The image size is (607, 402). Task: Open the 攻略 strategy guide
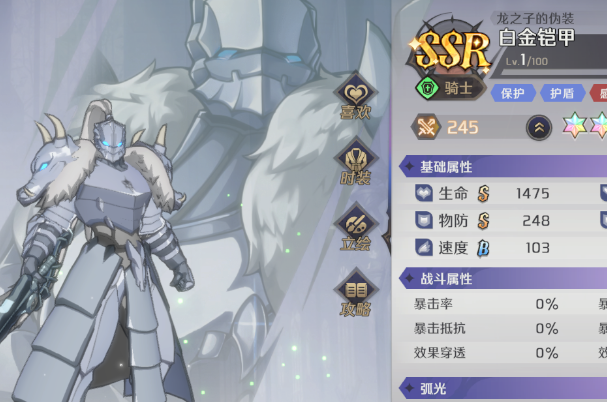(x=356, y=295)
